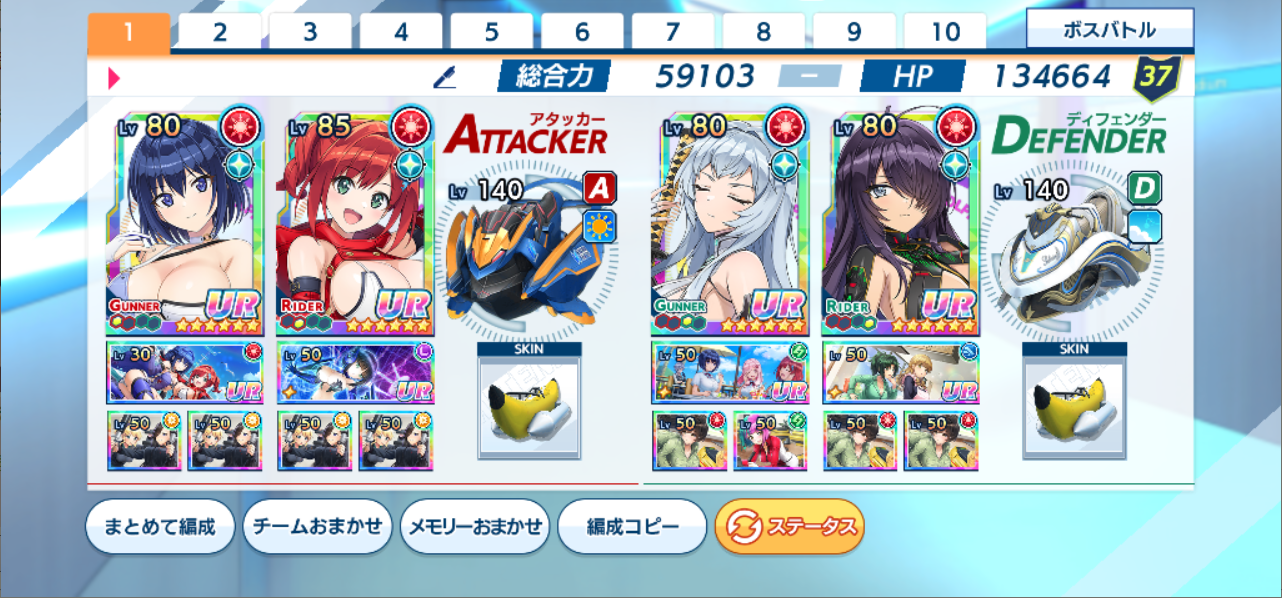
Task: Edit team name with pencil icon
Action: pos(445,77)
